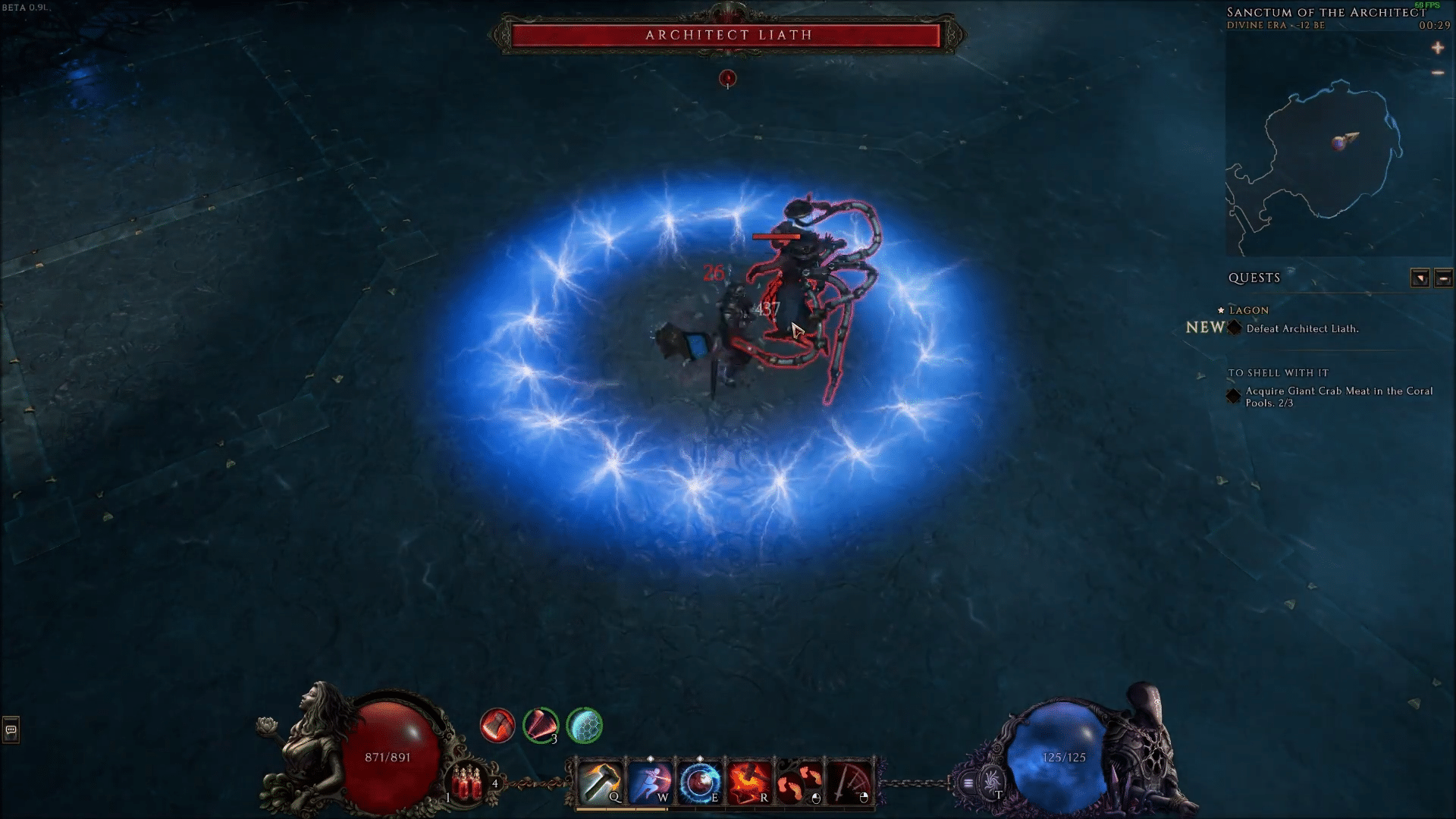This screenshot has height=819, width=1456.
Task: Toggle minimap zoom with the plus icon
Action: coord(1439,48)
